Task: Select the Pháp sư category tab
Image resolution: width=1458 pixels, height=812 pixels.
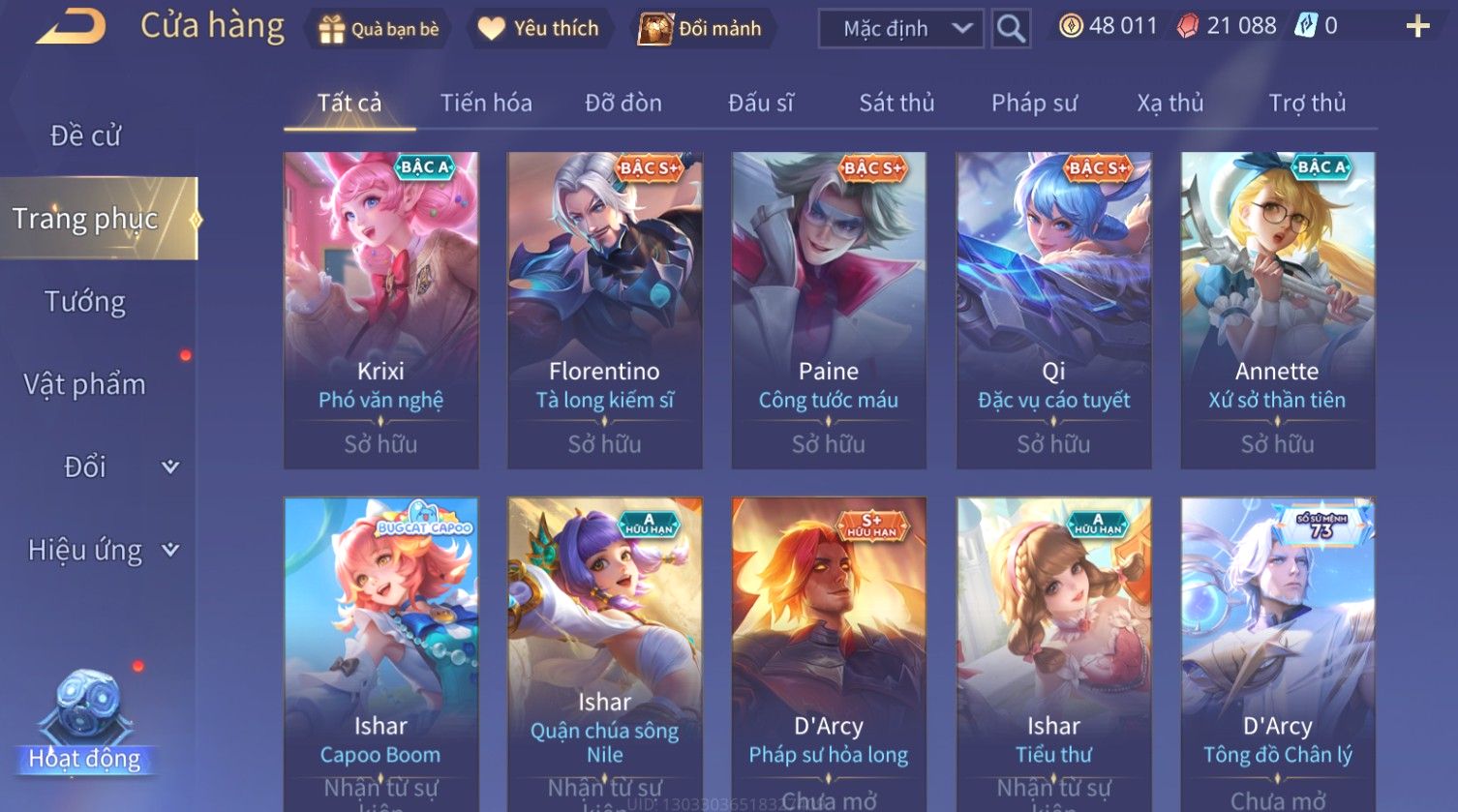Action: [x=1034, y=103]
